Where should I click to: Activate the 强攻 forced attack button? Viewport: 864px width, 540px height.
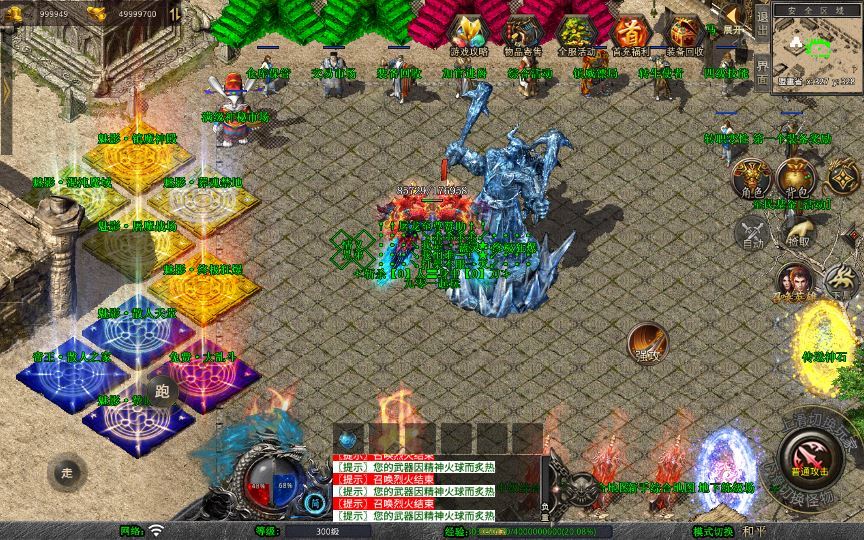point(649,343)
